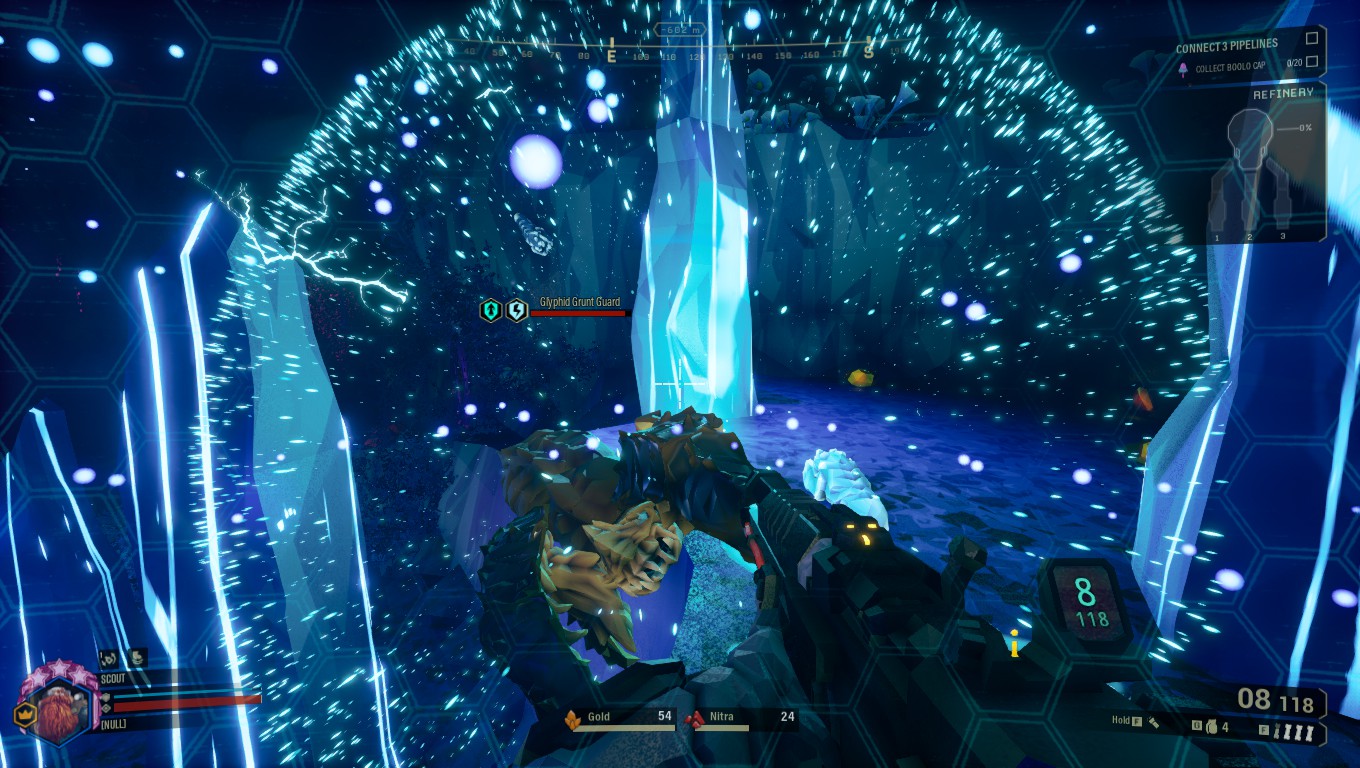Click the flare count icons
Image resolution: width=1360 pixels, height=768 pixels.
(1294, 731)
